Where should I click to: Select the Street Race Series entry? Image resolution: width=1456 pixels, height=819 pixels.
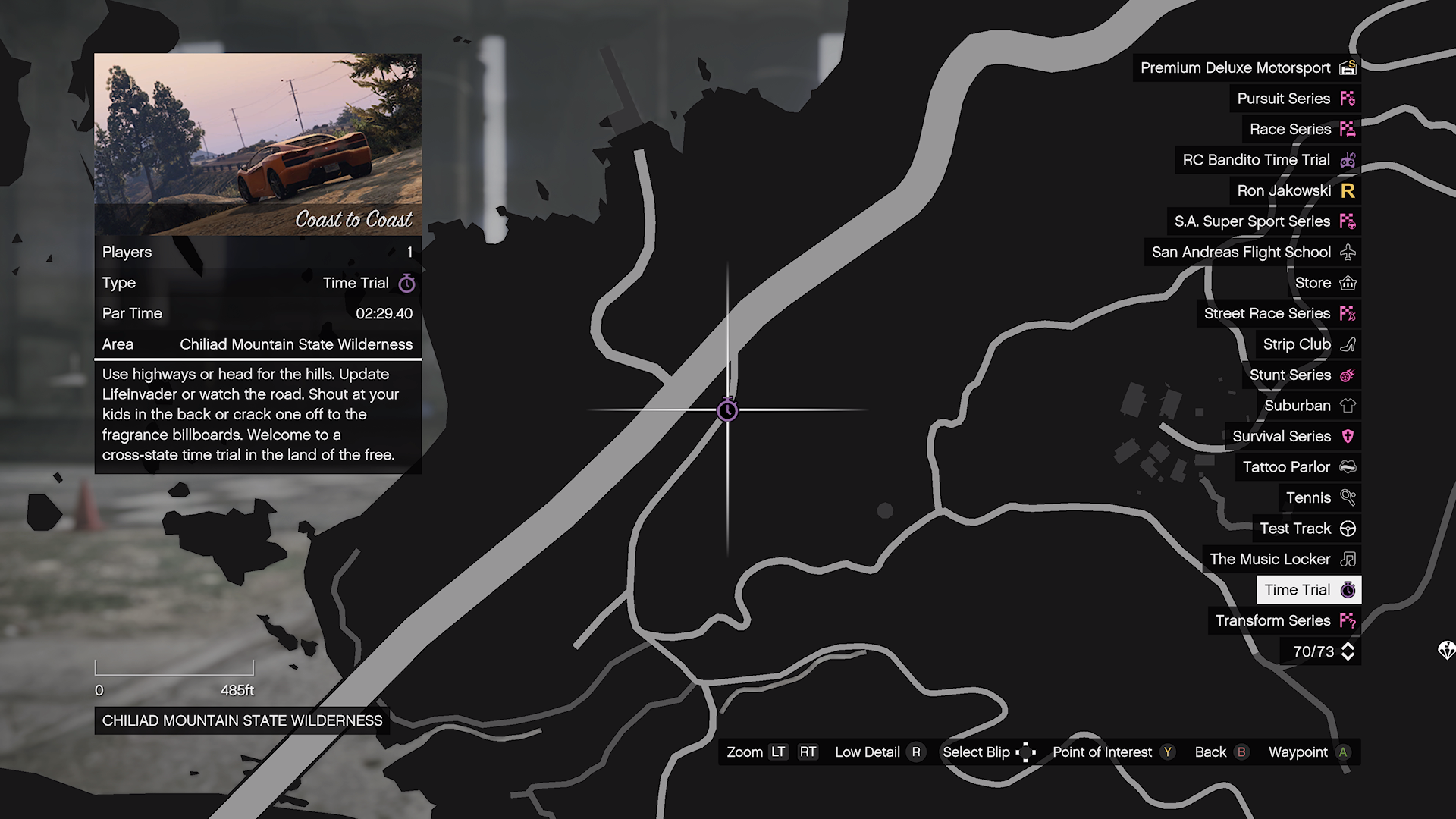[1278, 314]
